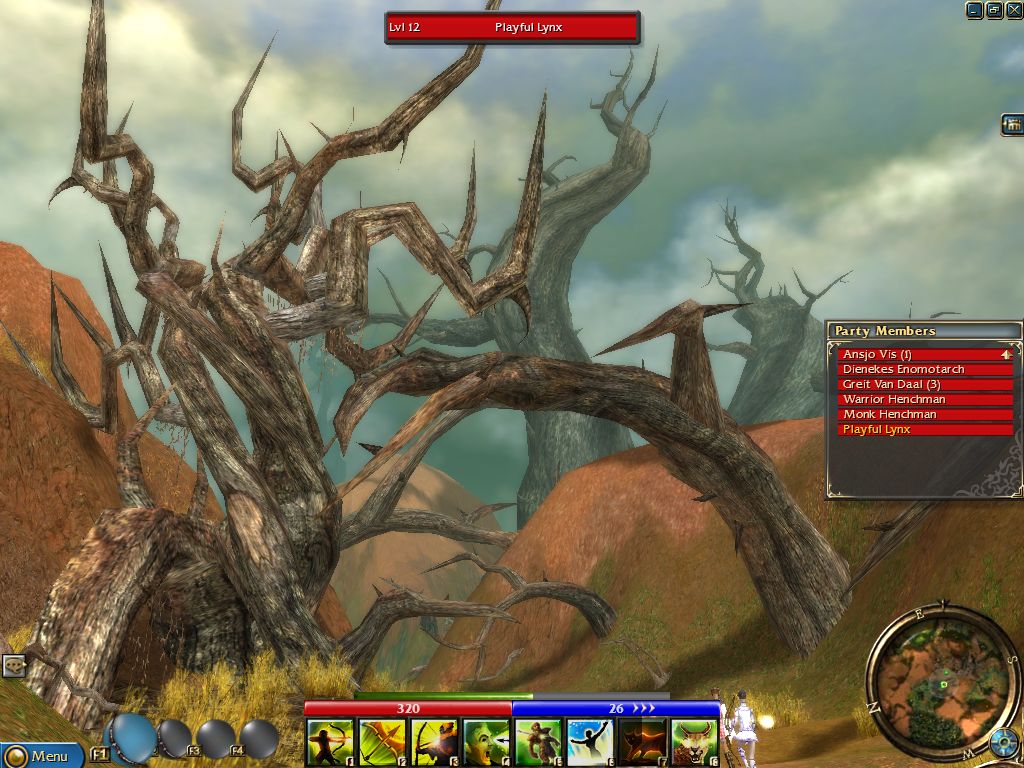Minimize the game window

click(x=974, y=10)
